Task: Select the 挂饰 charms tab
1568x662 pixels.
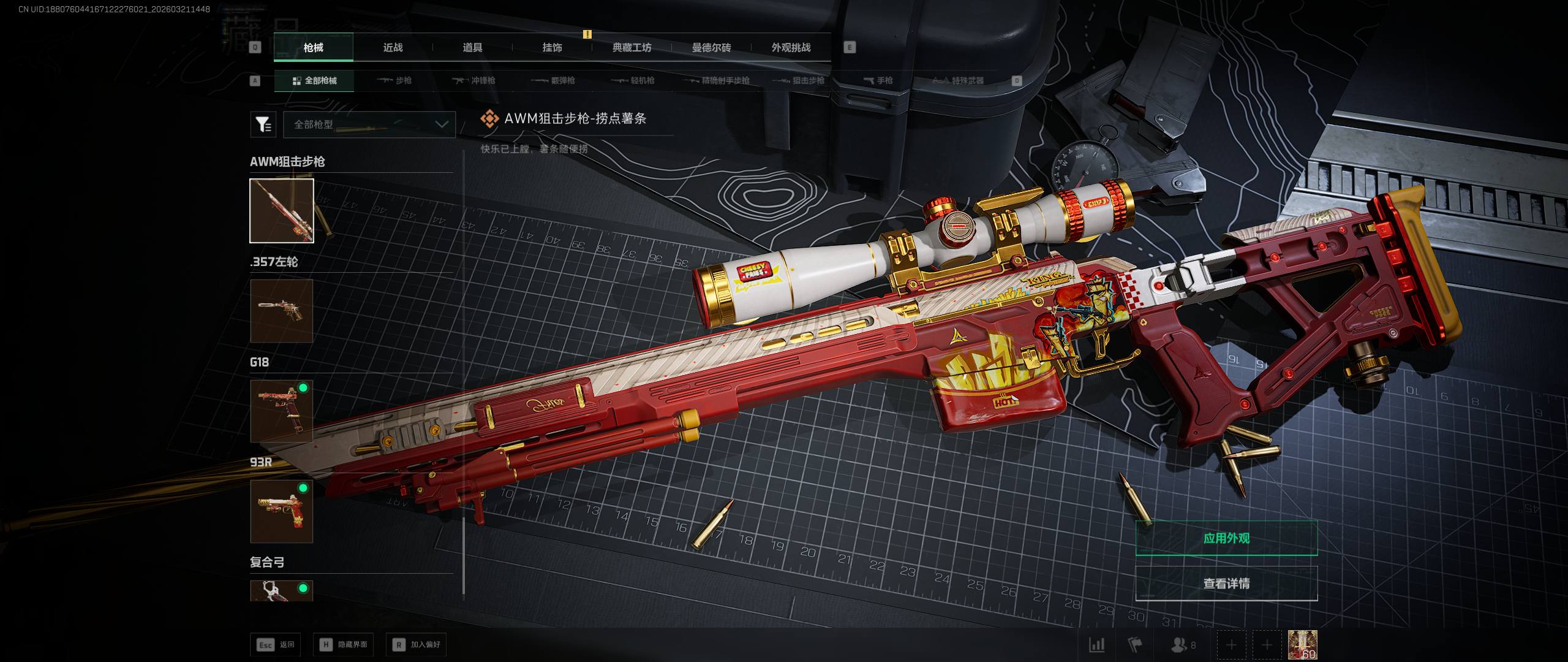Action: [x=552, y=47]
